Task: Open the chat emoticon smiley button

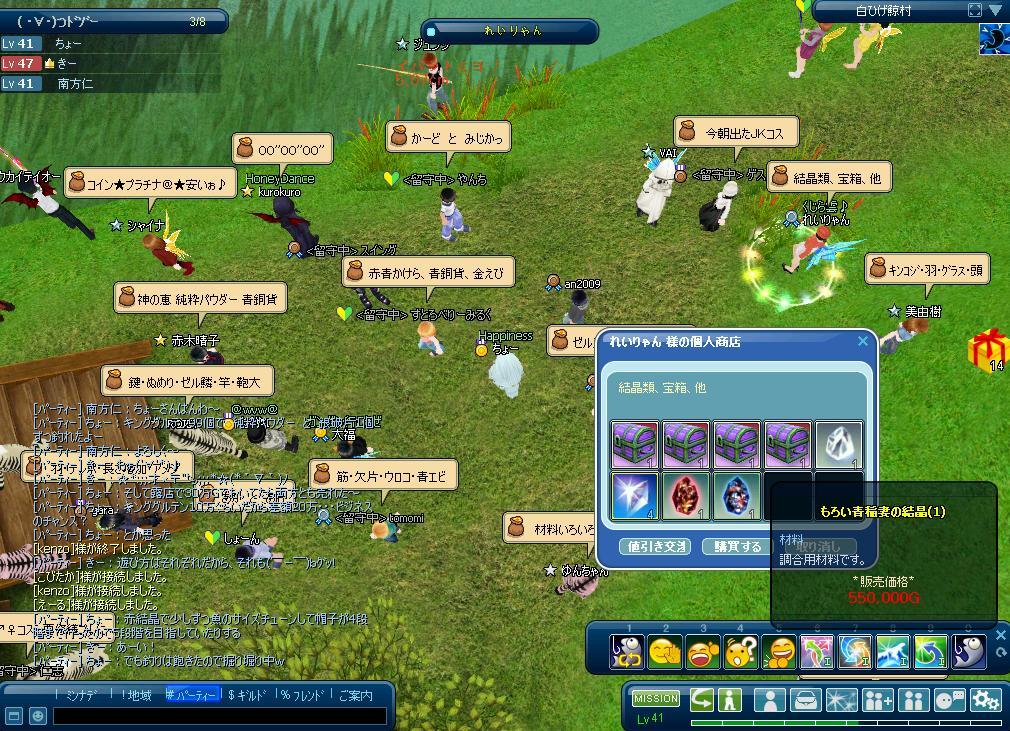Action: click(36, 716)
